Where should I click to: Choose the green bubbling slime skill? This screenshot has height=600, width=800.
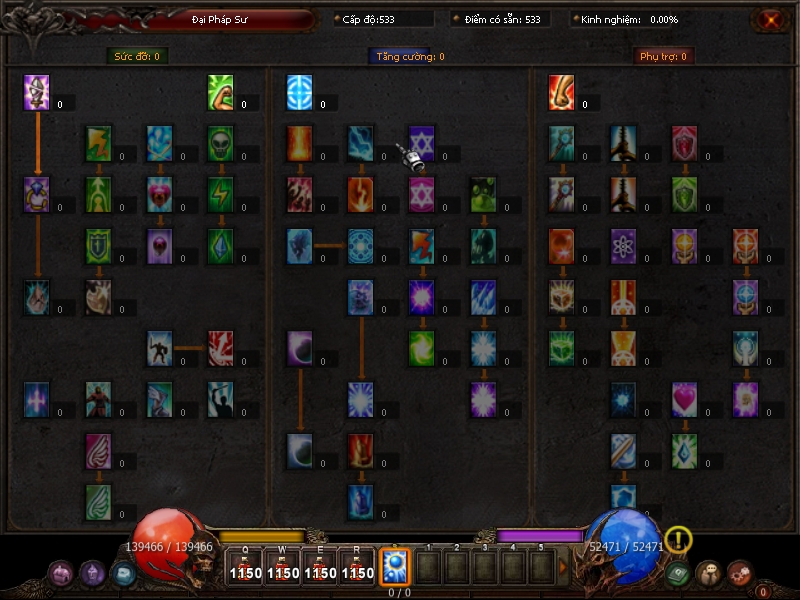point(484,194)
